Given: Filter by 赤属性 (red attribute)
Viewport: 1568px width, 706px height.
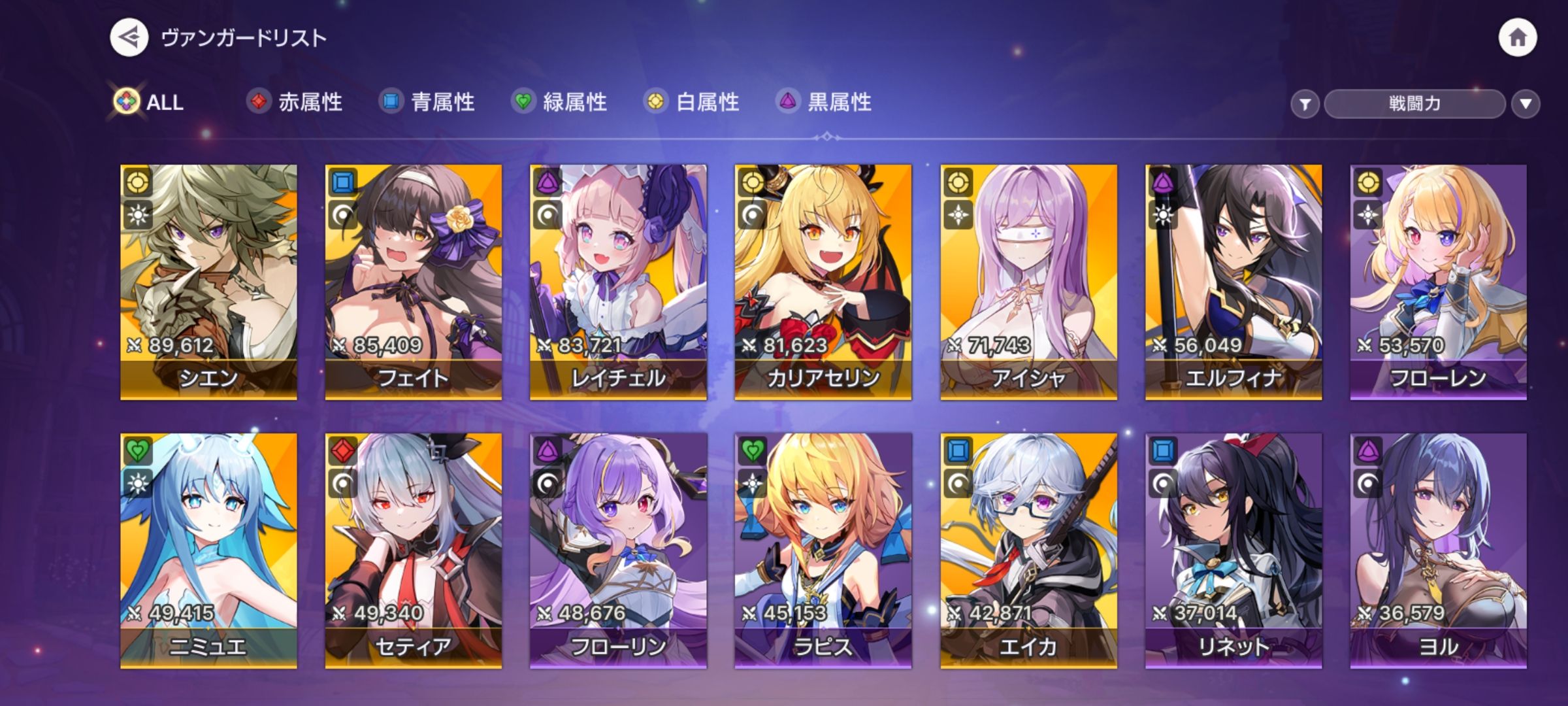Looking at the screenshot, I should pyautogui.click(x=295, y=102).
